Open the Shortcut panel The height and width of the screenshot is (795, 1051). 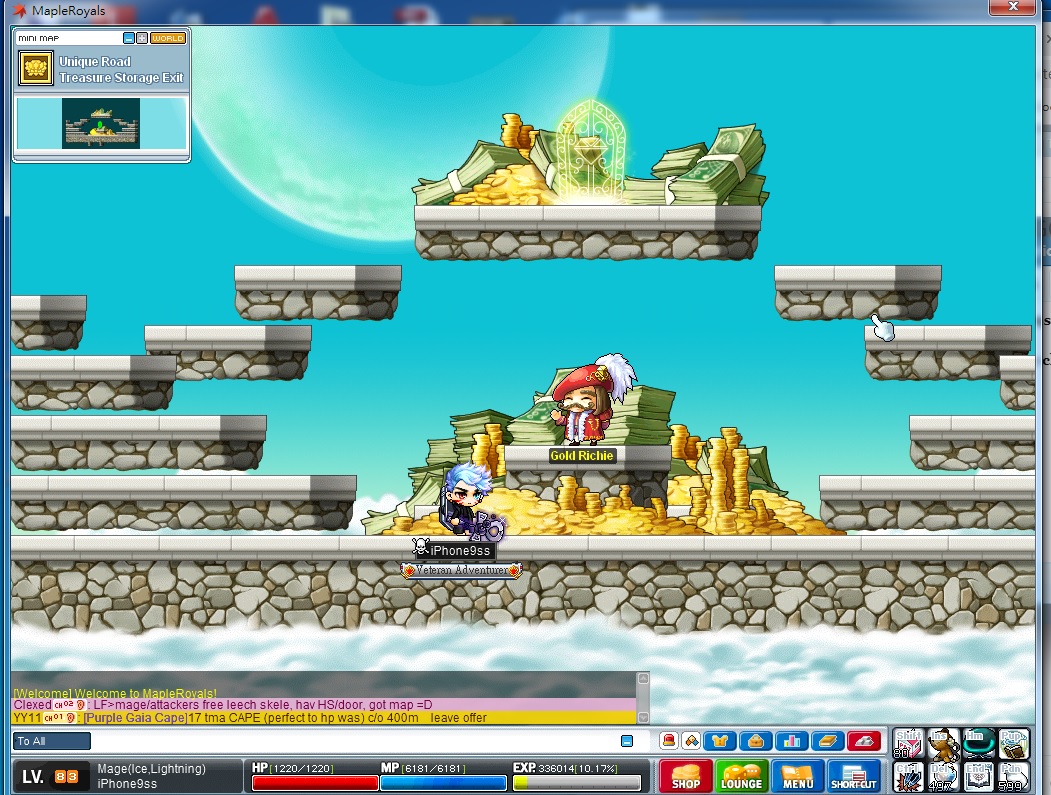pyautogui.click(x=853, y=777)
